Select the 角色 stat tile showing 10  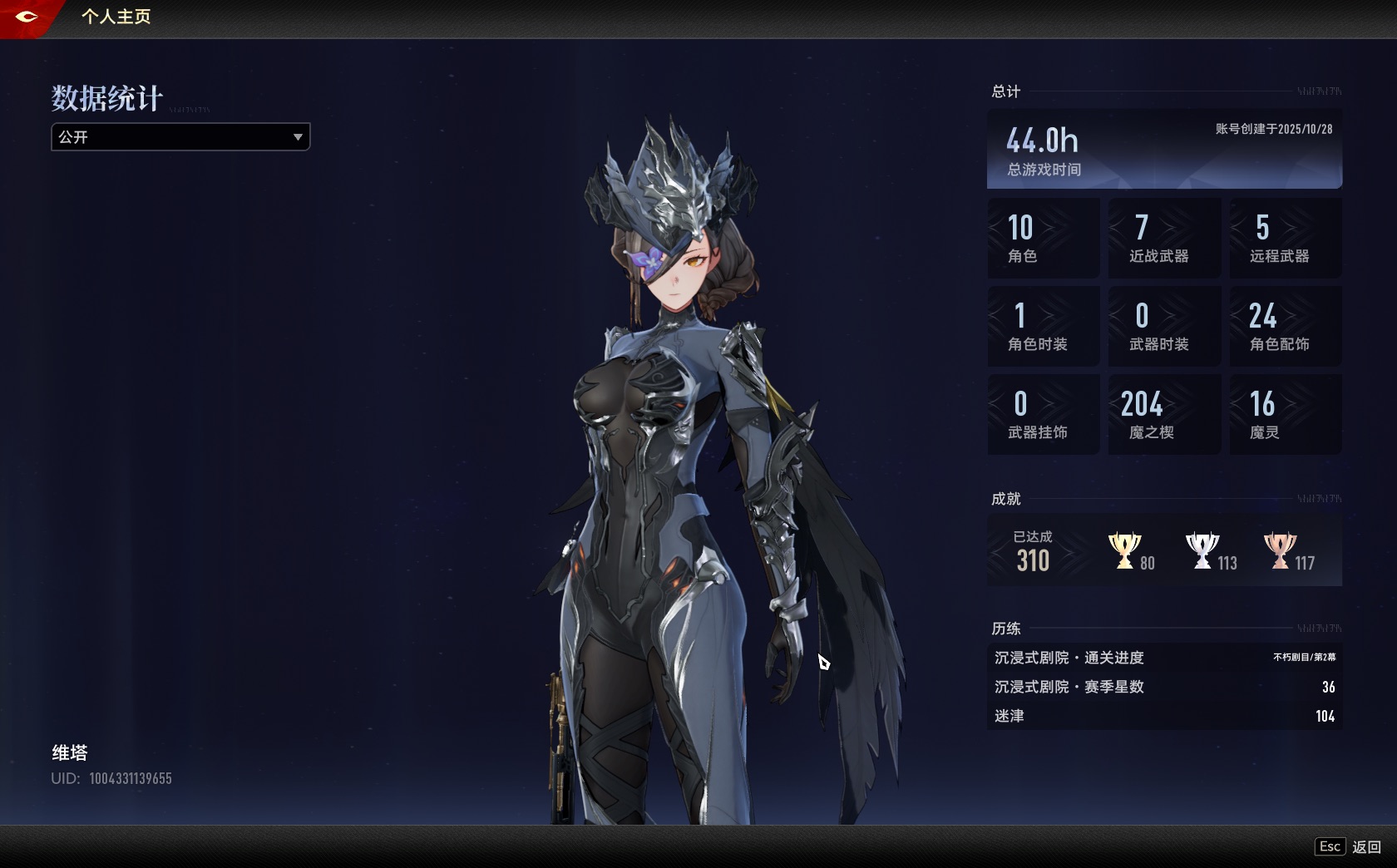(1044, 238)
